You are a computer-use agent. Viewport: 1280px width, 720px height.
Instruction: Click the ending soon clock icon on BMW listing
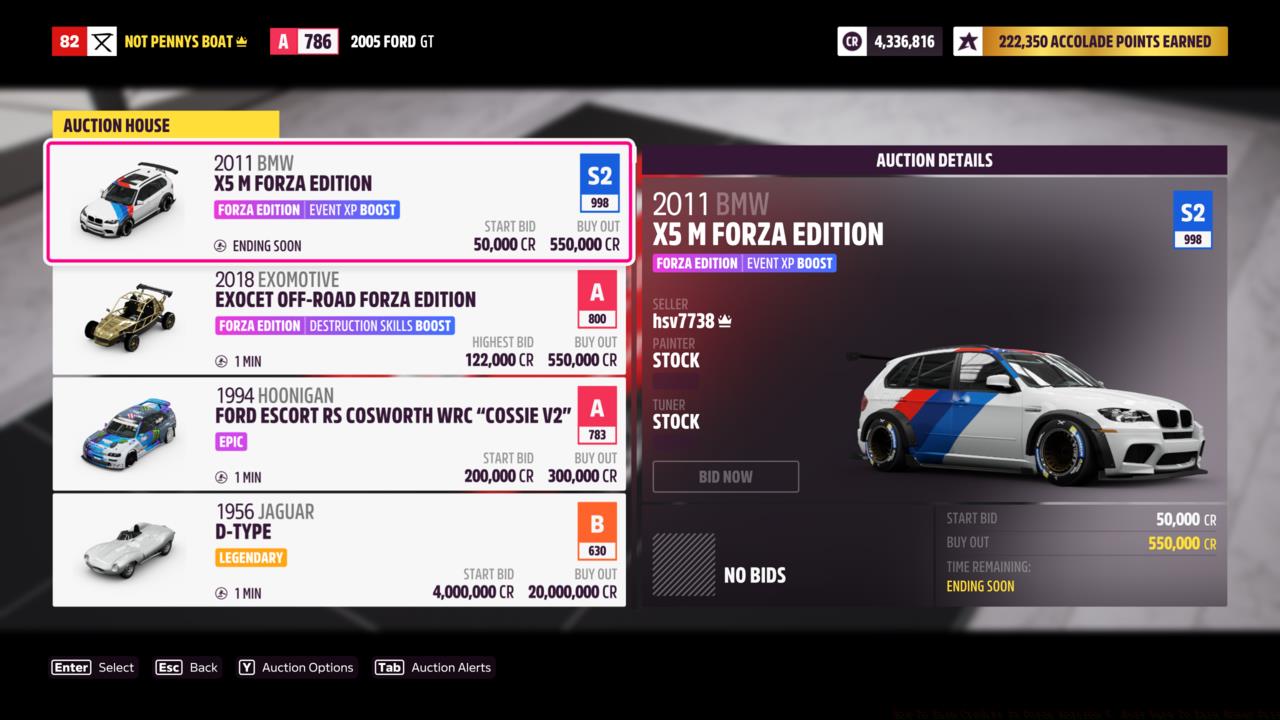click(218, 246)
